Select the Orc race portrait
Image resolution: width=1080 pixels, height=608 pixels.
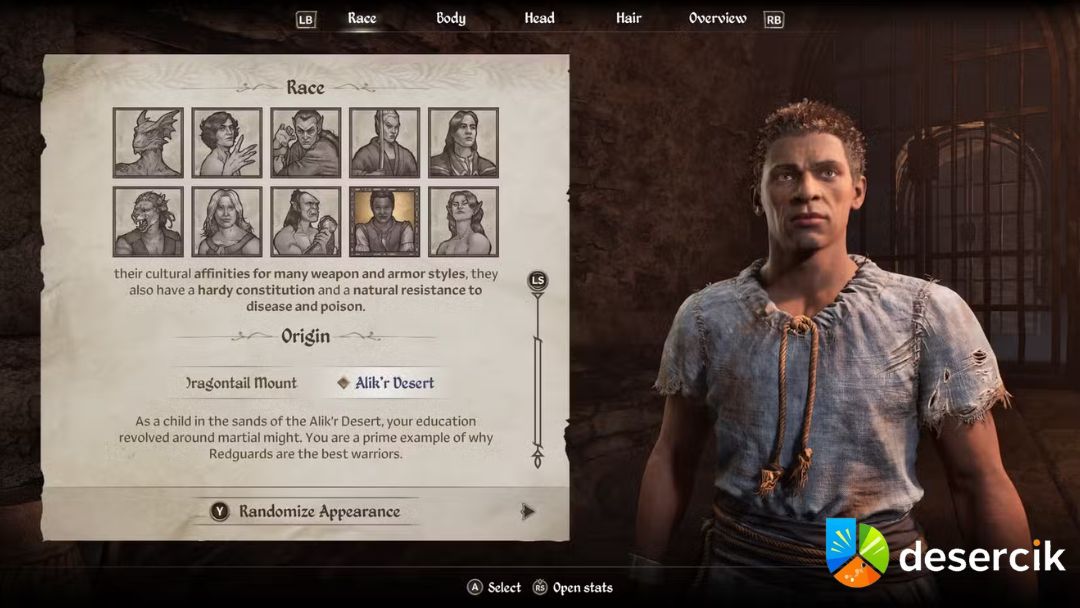(306, 222)
